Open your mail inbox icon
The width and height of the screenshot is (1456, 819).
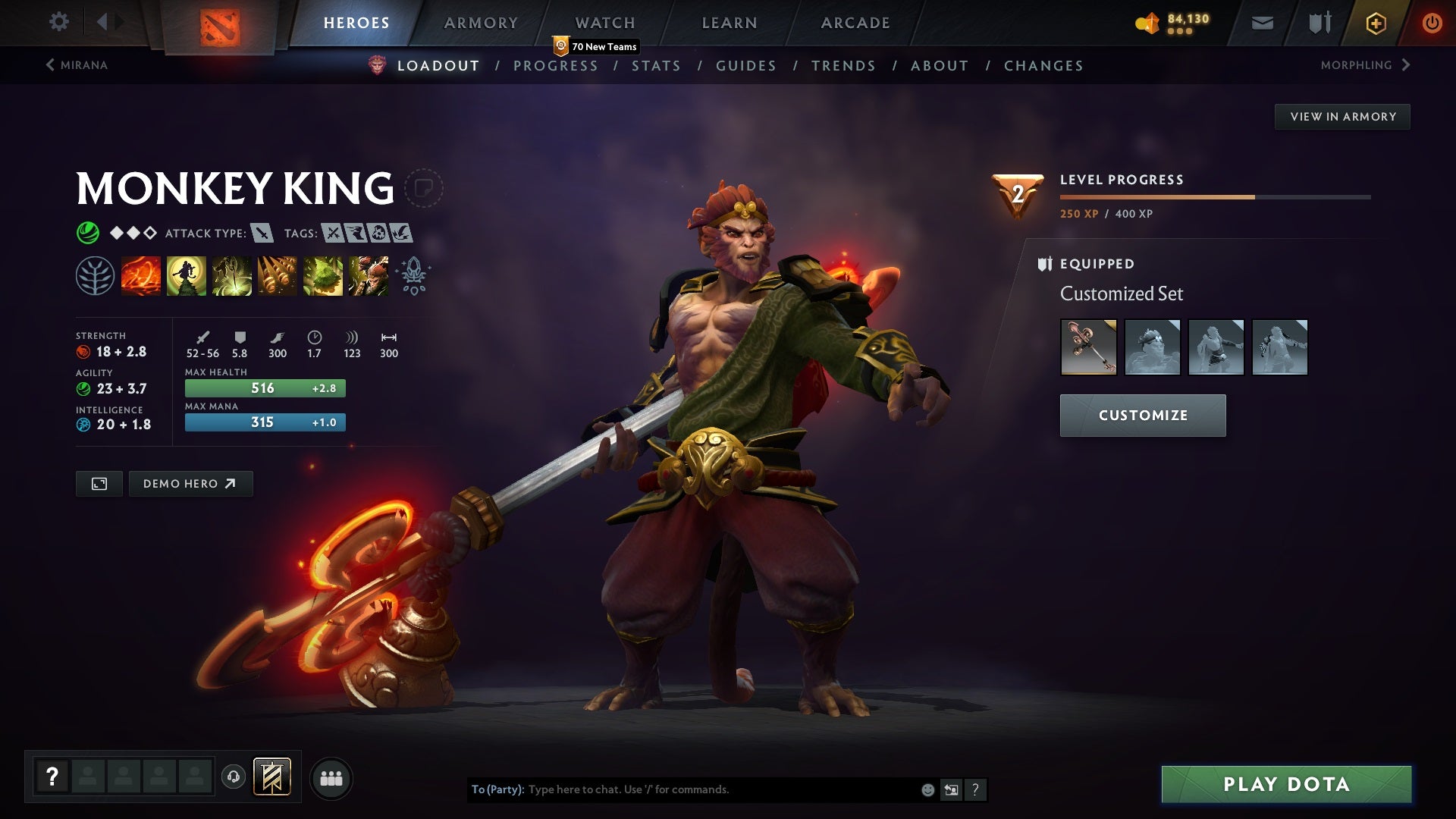tap(1261, 22)
